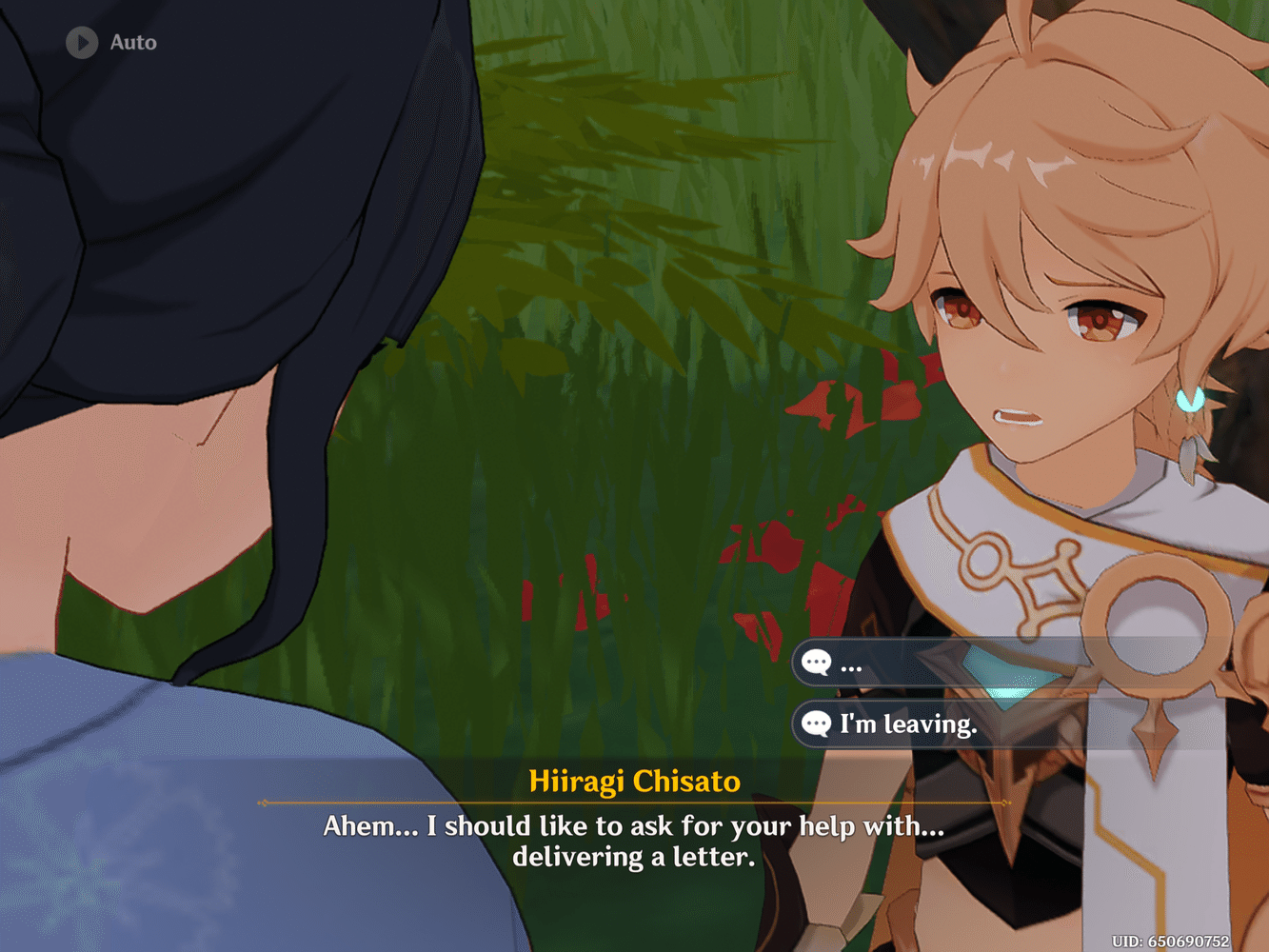Click the dialogue divider line under Chisato's name

tap(633, 803)
